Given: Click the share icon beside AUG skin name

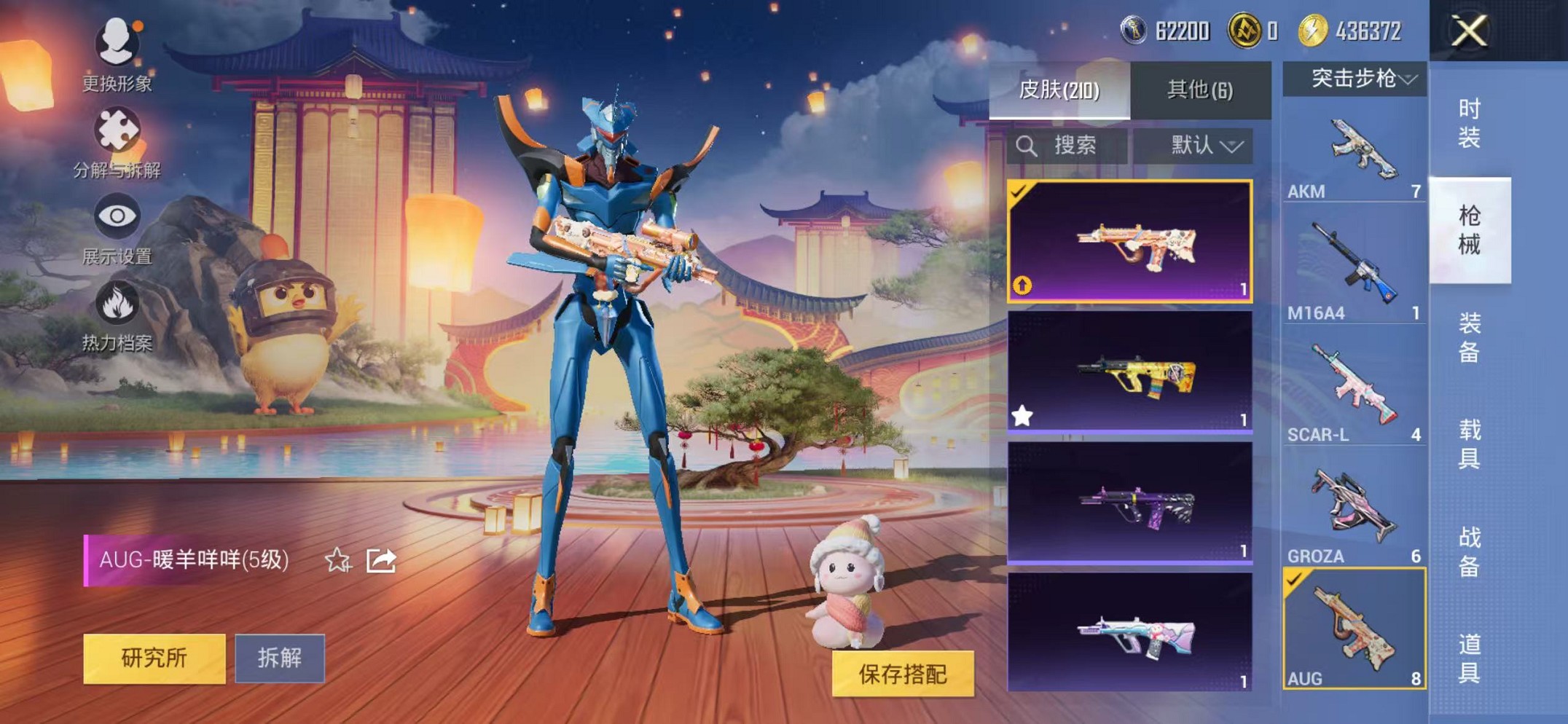Looking at the screenshot, I should (x=379, y=559).
